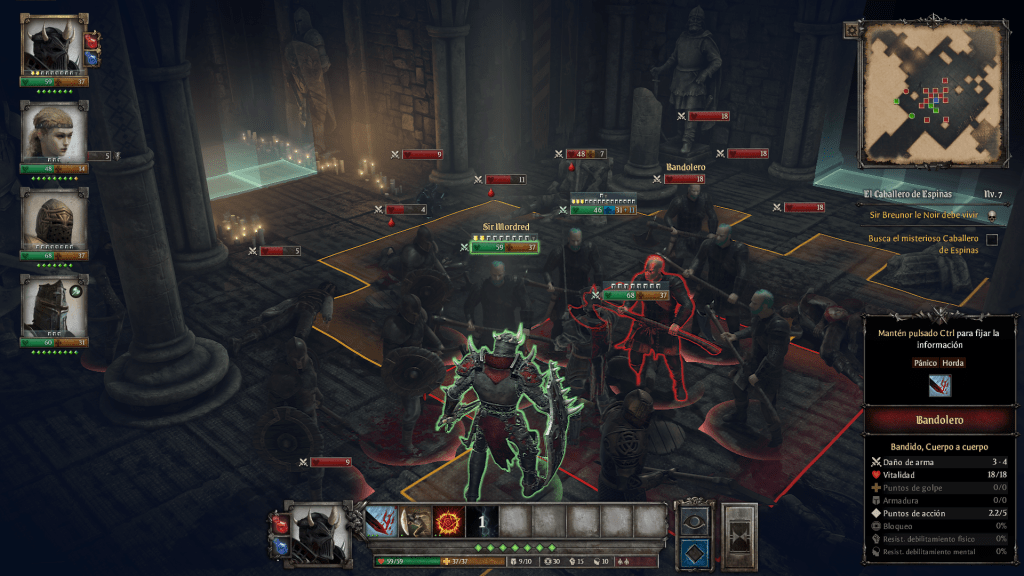Screen dimensions: 1024x576
Task: Use the red health potion beside top portrait
Action: (x=92, y=40)
